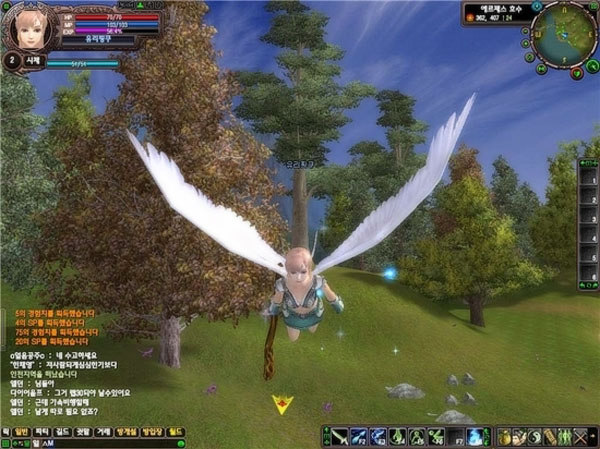Click the chat input field
Viewport: 600px width, 449px height.
pos(100,442)
